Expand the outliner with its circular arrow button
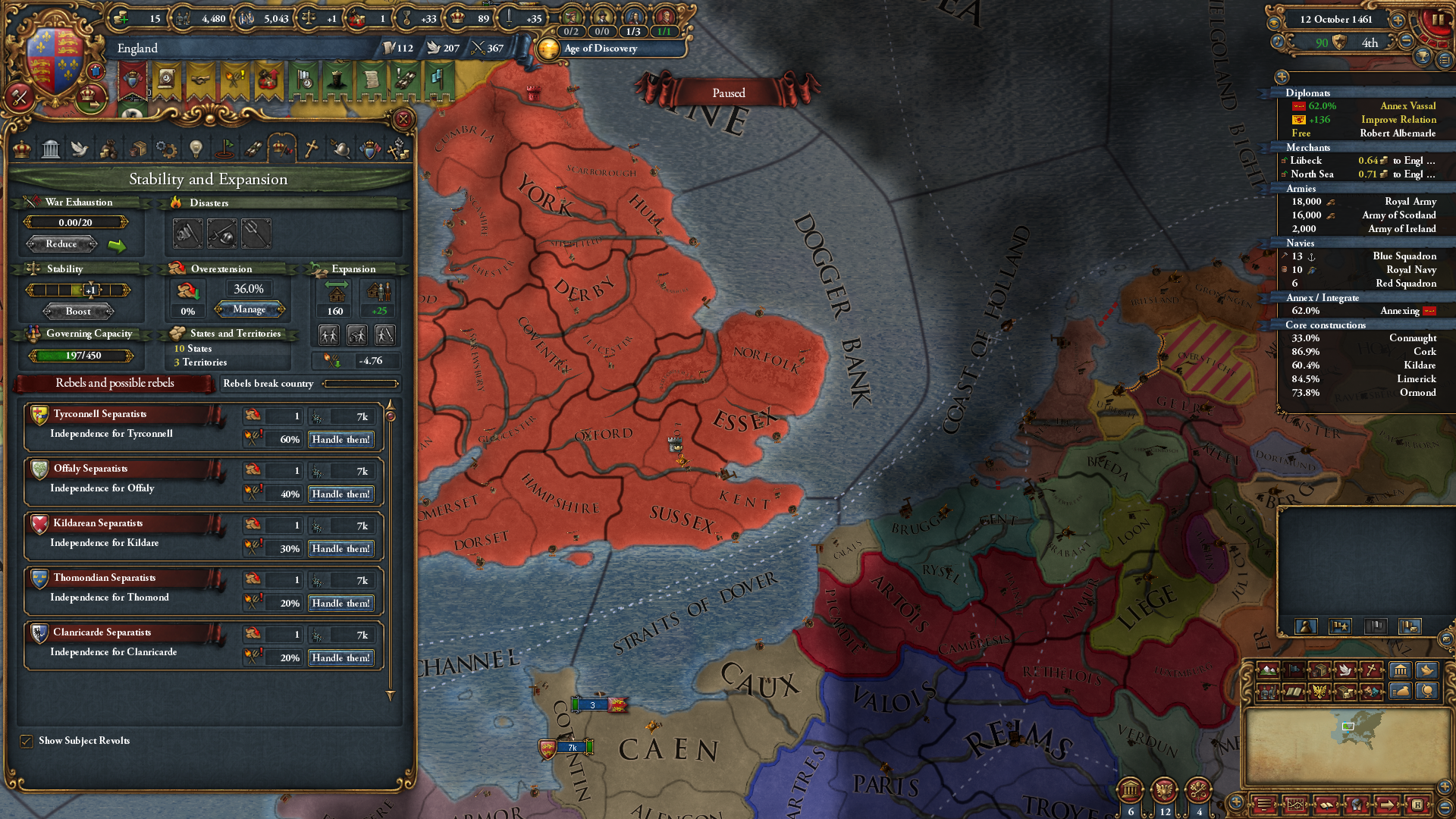1456x819 pixels. coord(1282,75)
